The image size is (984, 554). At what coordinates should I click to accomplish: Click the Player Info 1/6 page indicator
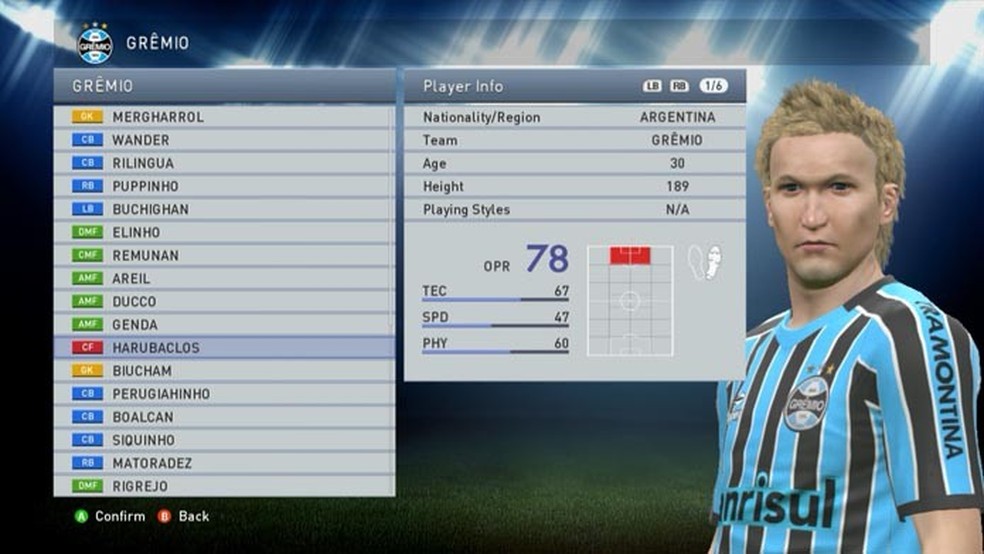[713, 86]
